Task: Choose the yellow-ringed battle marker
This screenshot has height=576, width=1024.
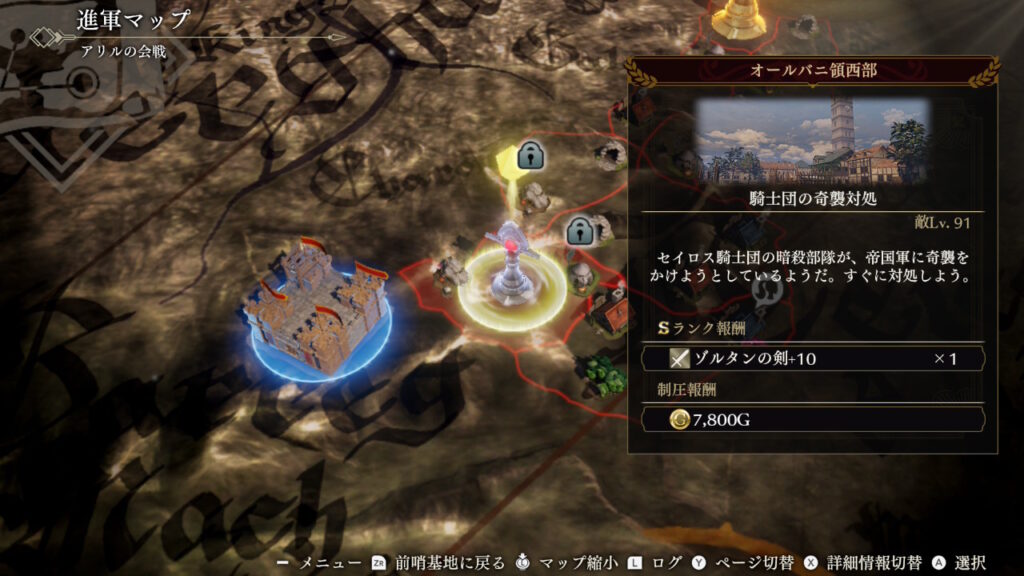Action: (512, 273)
